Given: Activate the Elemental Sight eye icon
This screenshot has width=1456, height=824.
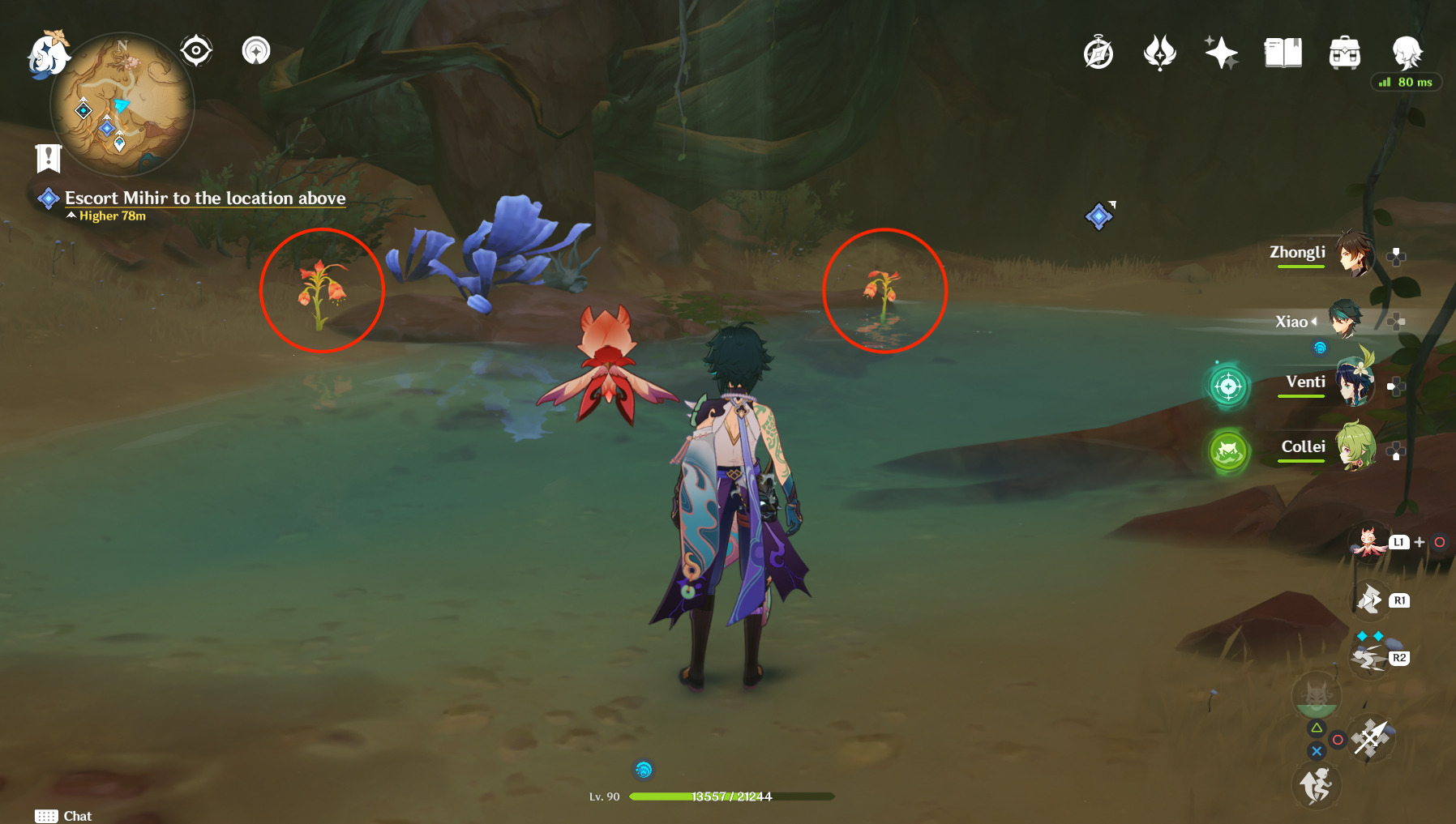Looking at the screenshot, I should [195, 50].
